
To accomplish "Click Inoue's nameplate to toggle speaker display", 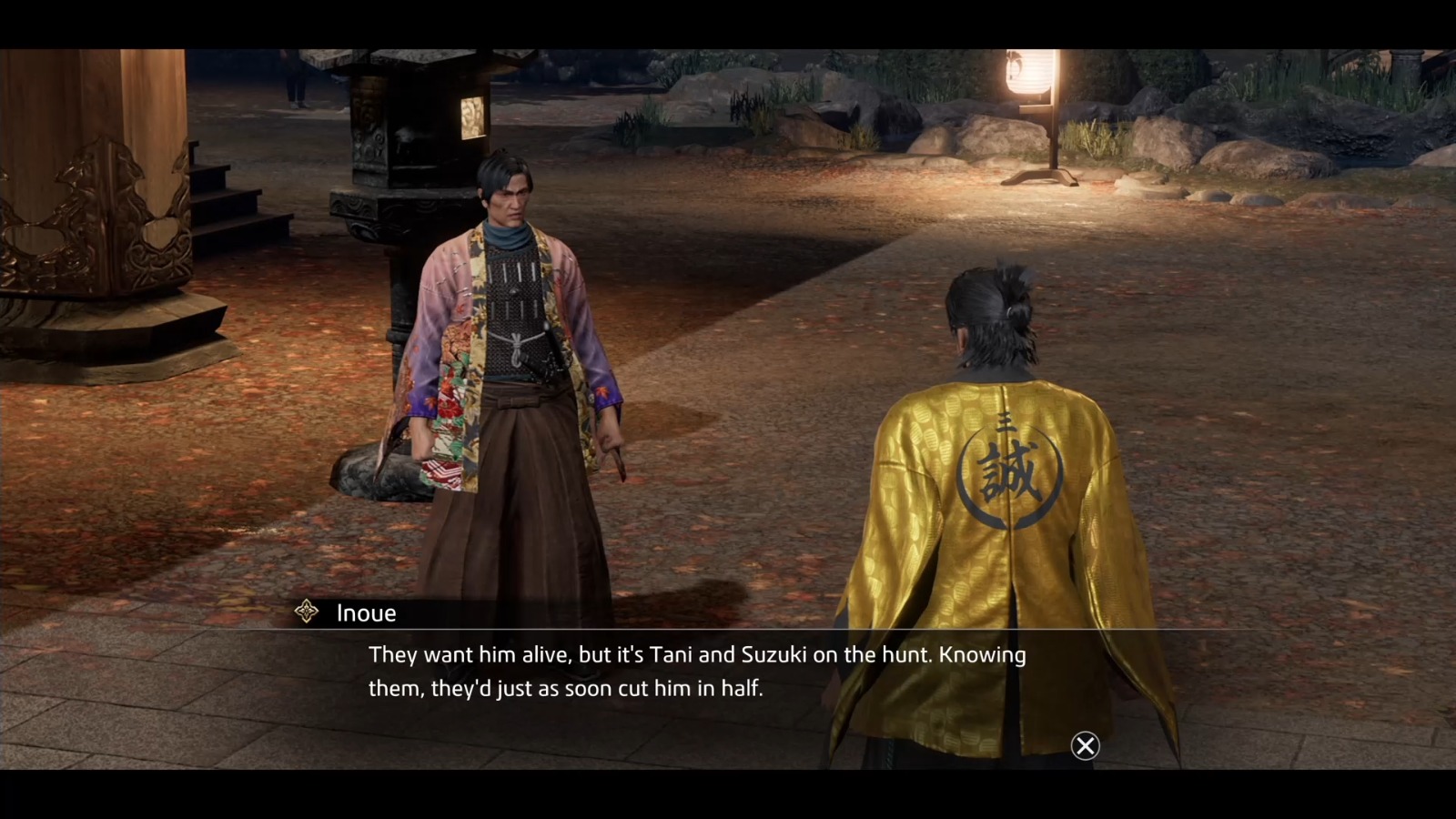I will tap(364, 612).
